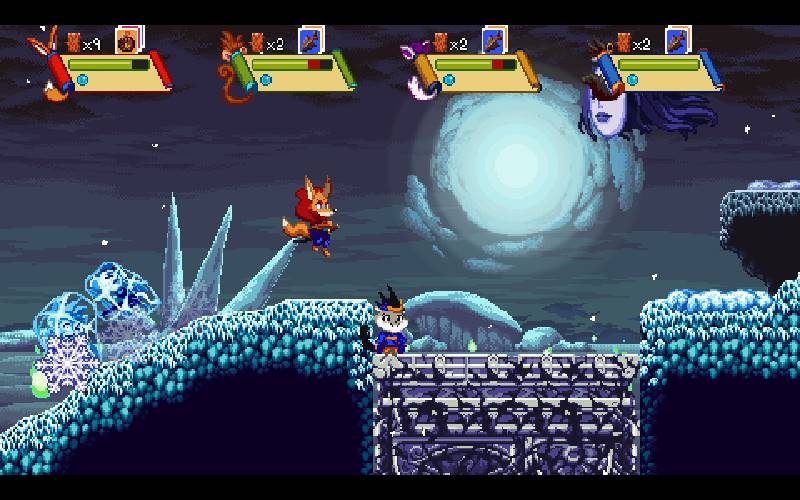Image resolution: width=800 pixels, height=500 pixels.
Task: Select the kunai card above the blue scroll
Action: coord(678,41)
